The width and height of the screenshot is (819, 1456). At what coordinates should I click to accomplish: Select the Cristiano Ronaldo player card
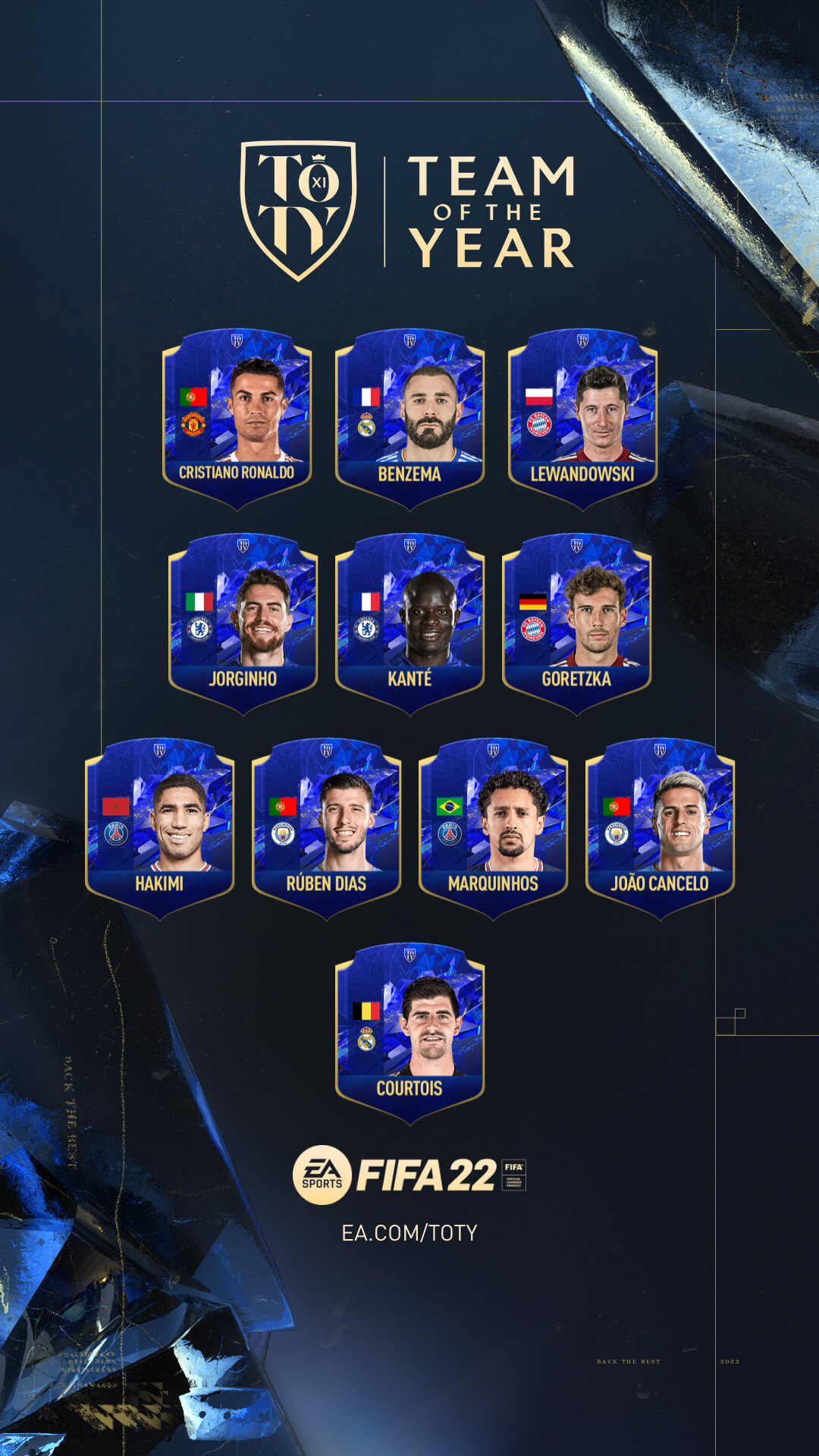point(237,419)
